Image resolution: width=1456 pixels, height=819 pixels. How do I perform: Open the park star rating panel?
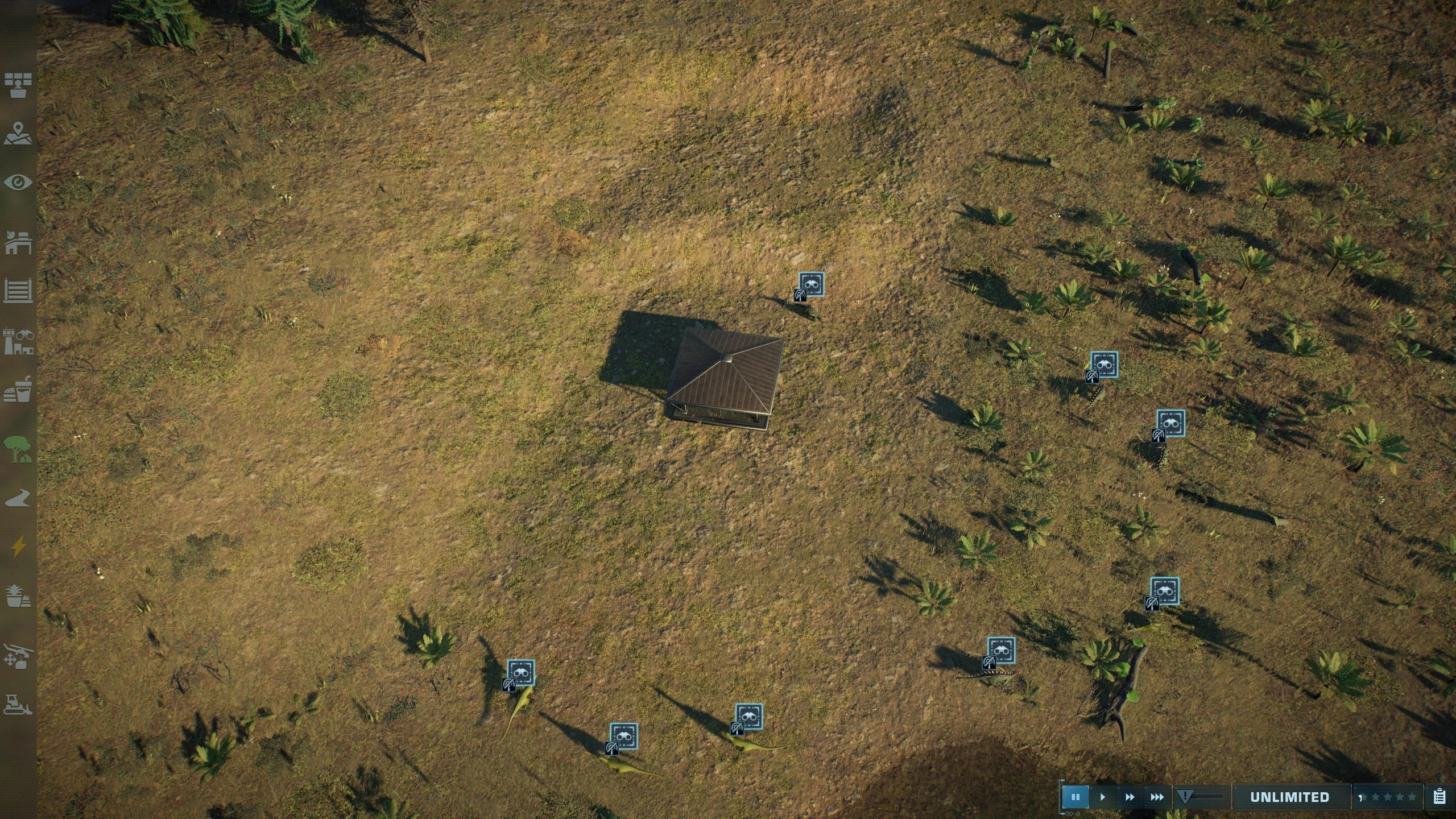tap(1388, 797)
